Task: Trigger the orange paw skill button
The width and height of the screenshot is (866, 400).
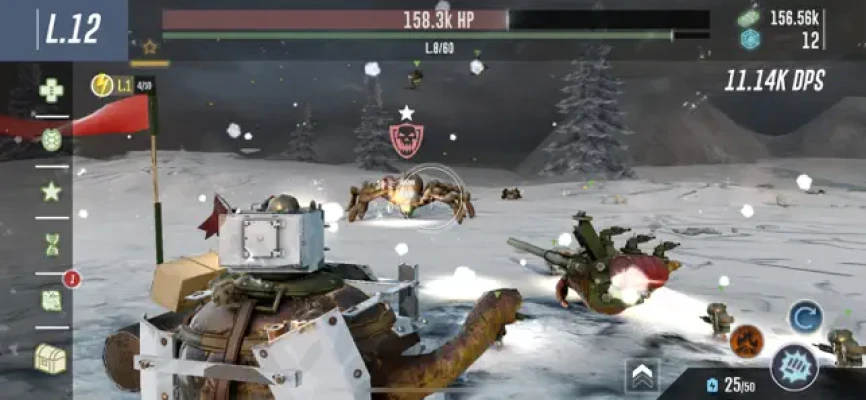Action: tap(746, 341)
